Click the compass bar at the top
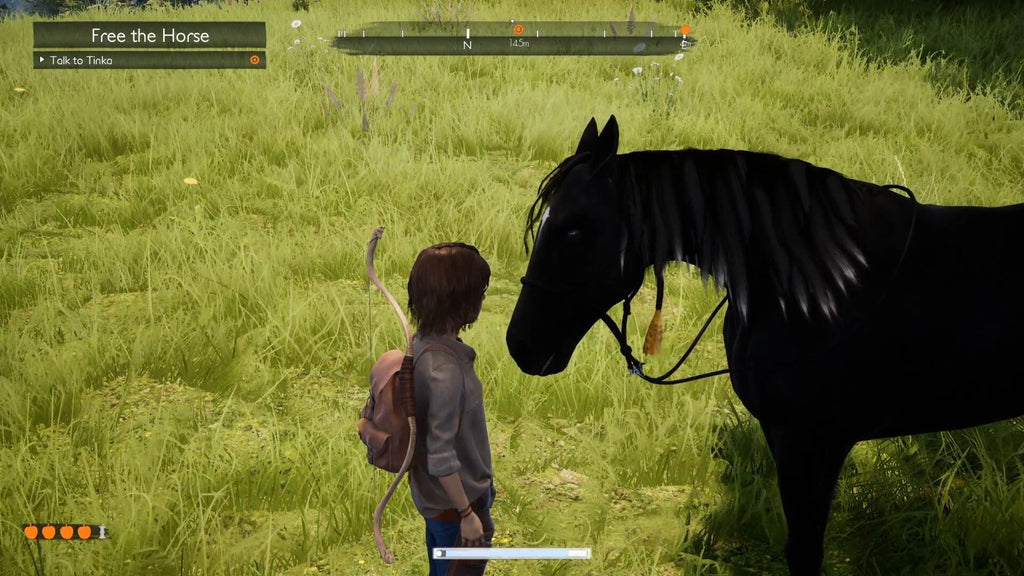Image resolution: width=1024 pixels, height=576 pixels. pos(510,40)
